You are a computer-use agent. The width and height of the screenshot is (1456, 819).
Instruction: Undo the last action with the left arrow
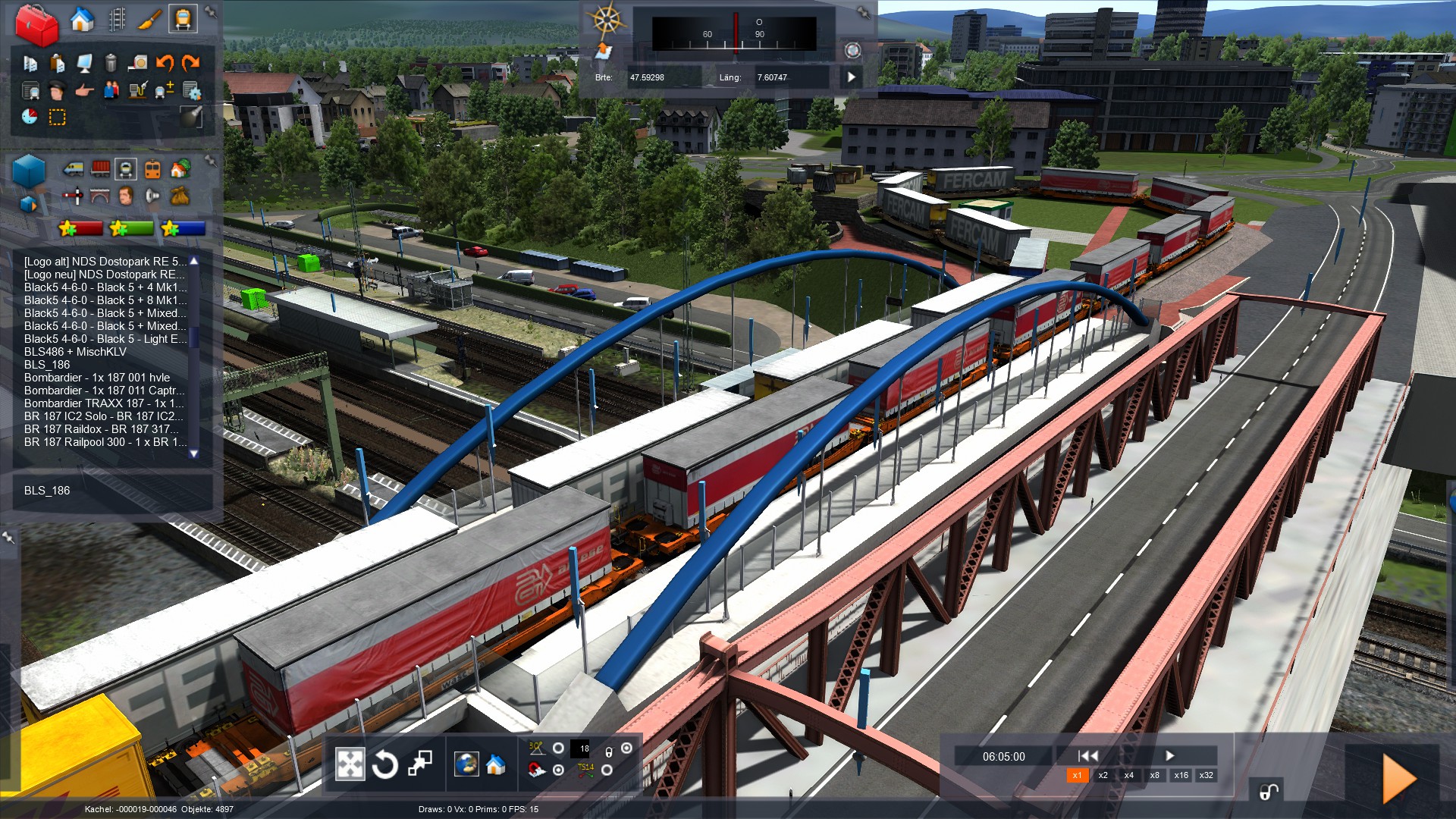[x=165, y=63]
